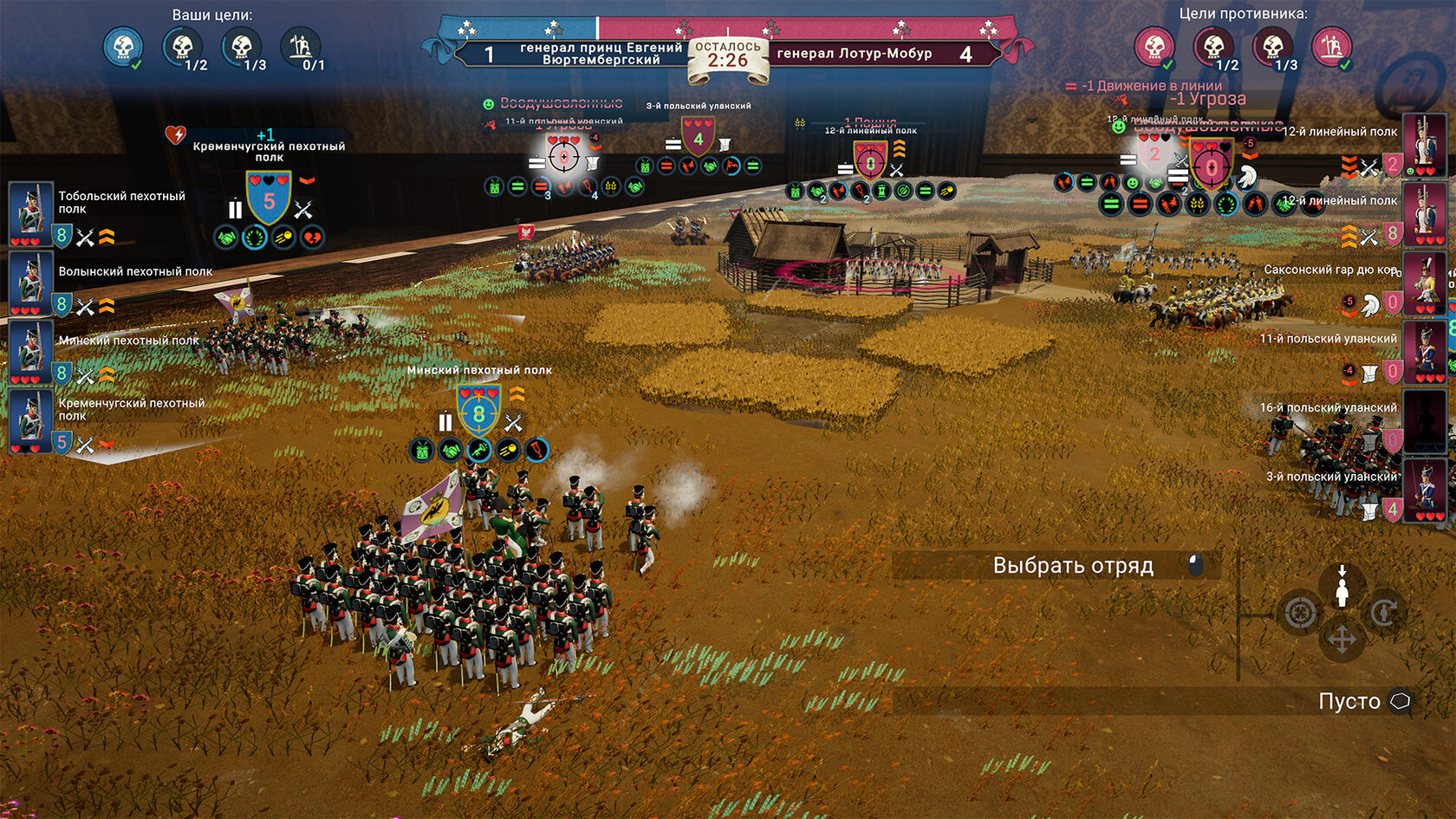Image resolution: width=1456 pixels, height=819 pixels.
Task: Click the blue shield 5 of Кременчугский полк
Action: pos(269,199)
